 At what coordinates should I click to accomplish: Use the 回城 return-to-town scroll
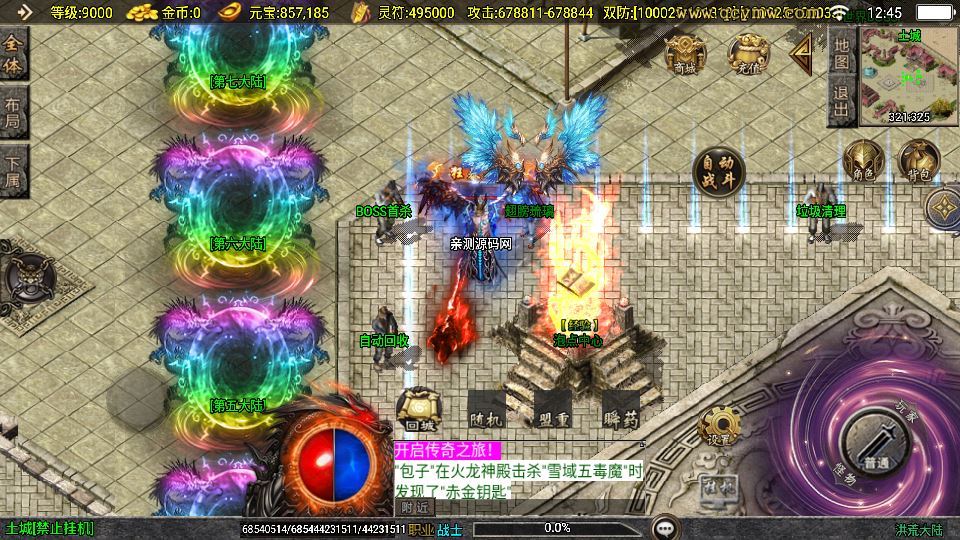pyautogui.click(x=419, y=411)
